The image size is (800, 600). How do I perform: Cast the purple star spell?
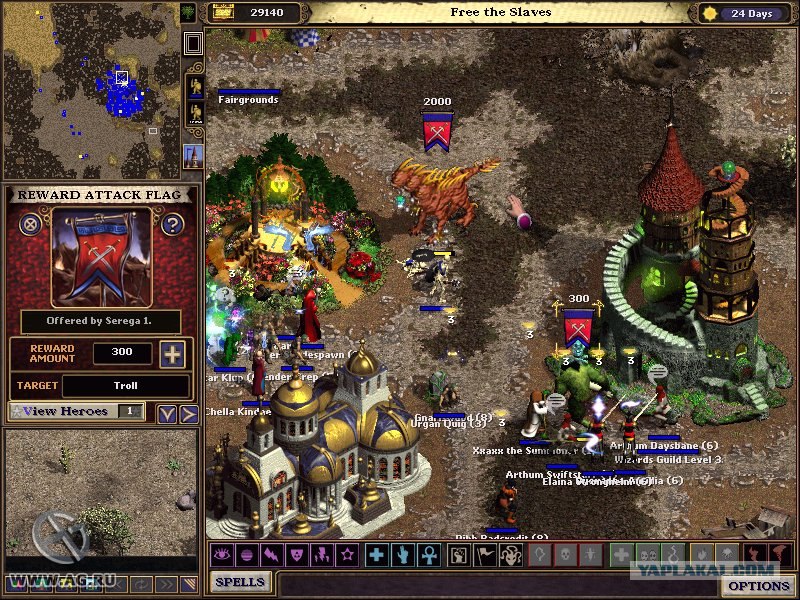click(x=348, y=554)
